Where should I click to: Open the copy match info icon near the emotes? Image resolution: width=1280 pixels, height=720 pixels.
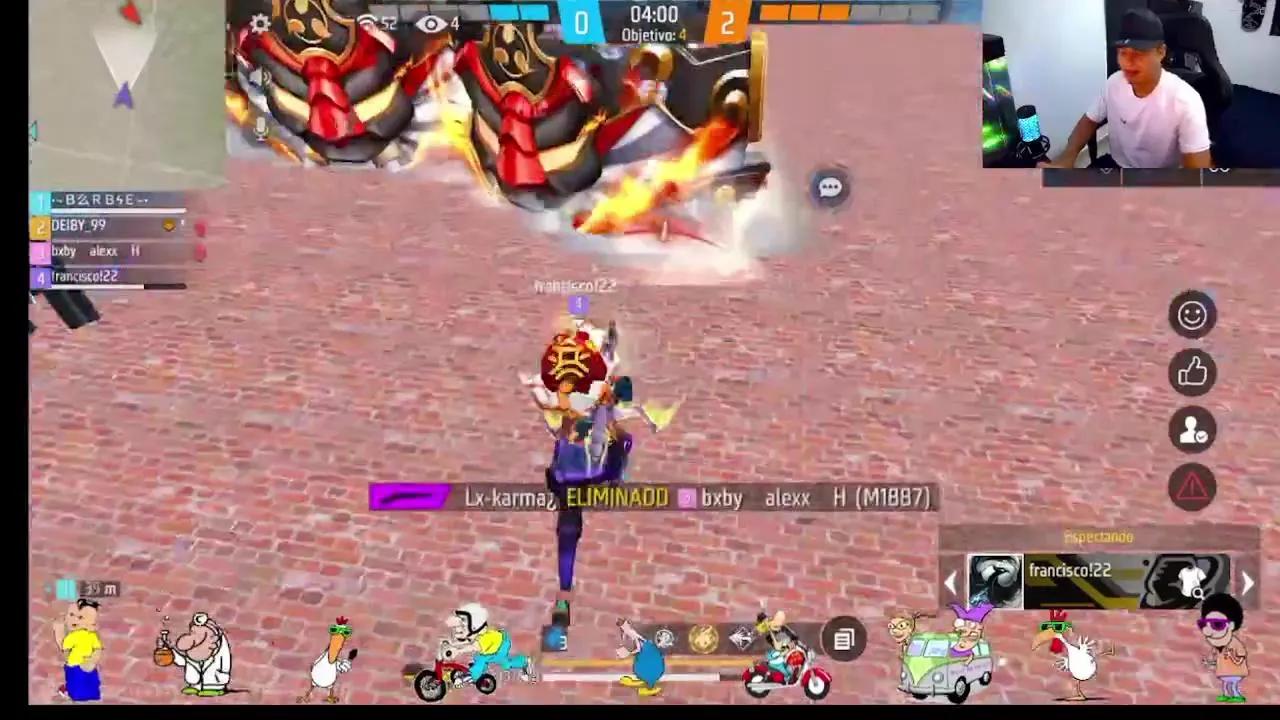[843, 637]
